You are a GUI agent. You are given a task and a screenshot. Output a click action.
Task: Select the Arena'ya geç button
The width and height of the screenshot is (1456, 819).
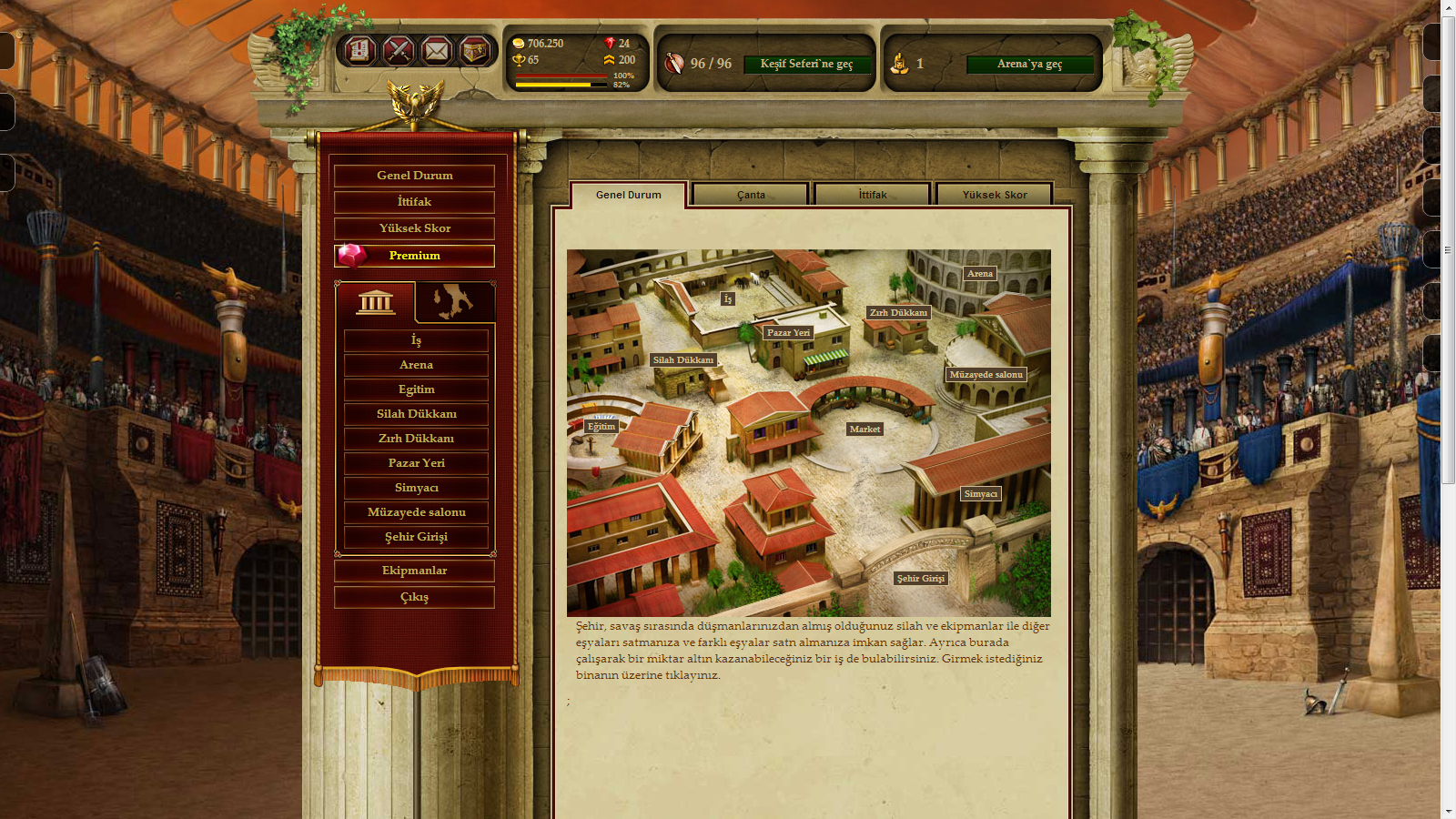click(1029, 64)
